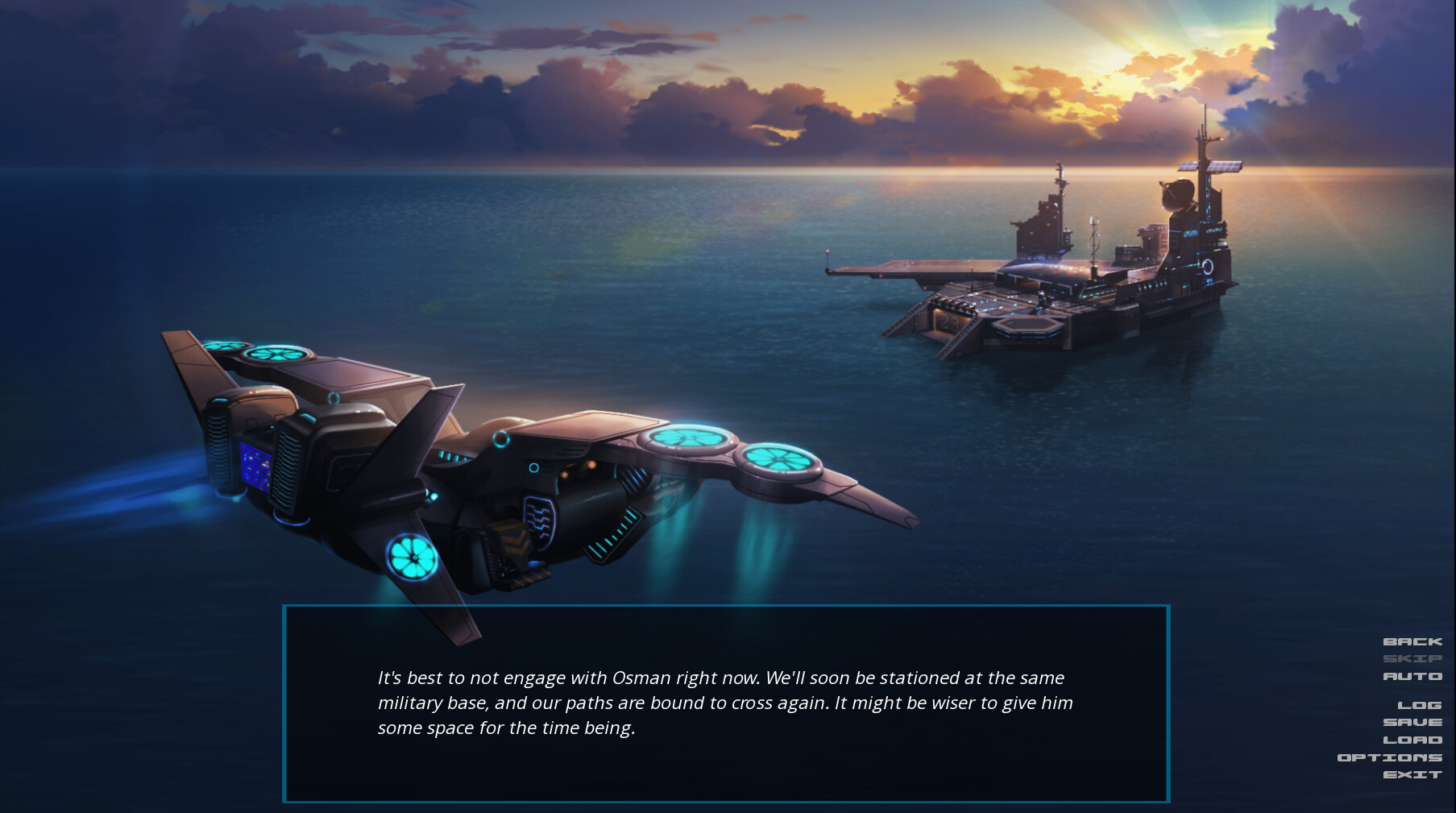
Task: Click inside the narration text frame
Action: tap(725, 703)
